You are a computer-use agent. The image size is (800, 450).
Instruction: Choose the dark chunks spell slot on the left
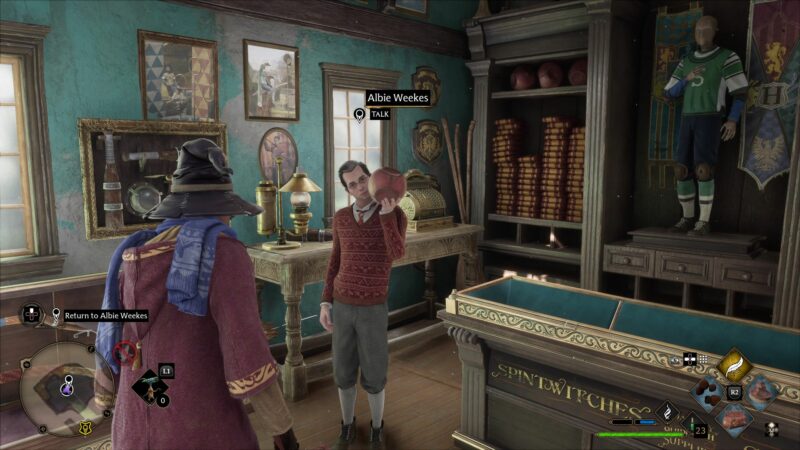709,392
